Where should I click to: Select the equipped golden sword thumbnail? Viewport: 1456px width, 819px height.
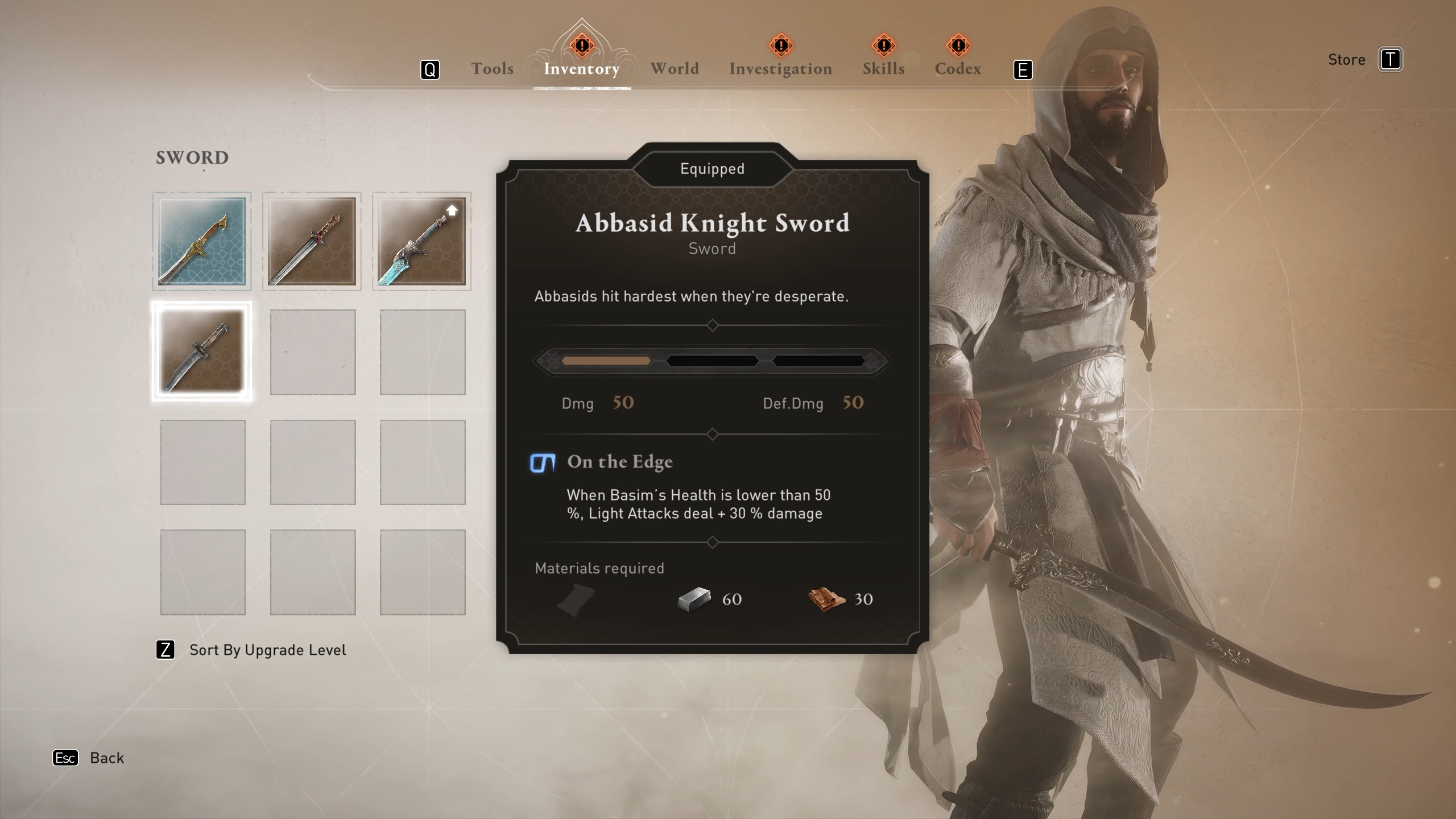point(201,241)
